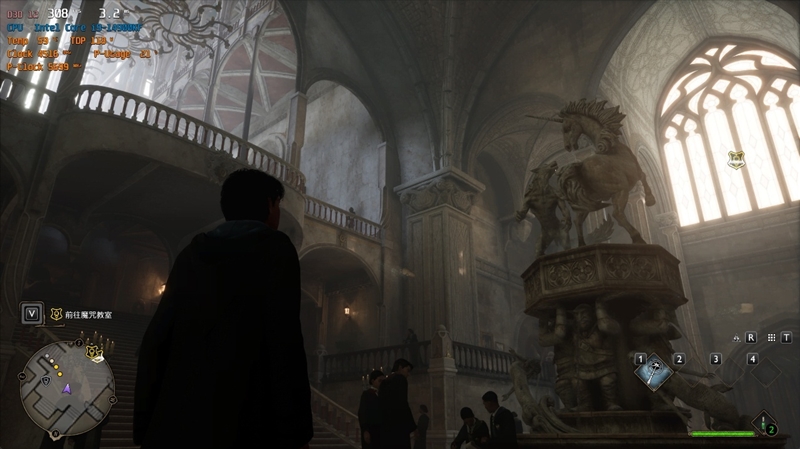Select the green healing potion icon
Viewport: 800px width, 449px height.
(x=762, y=421)
